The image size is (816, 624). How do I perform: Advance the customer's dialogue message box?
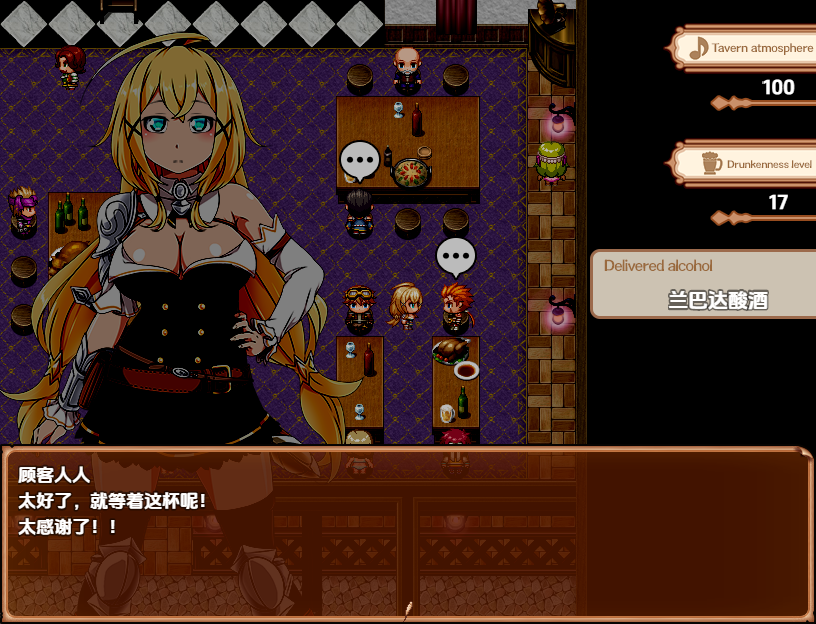(406, 532)
